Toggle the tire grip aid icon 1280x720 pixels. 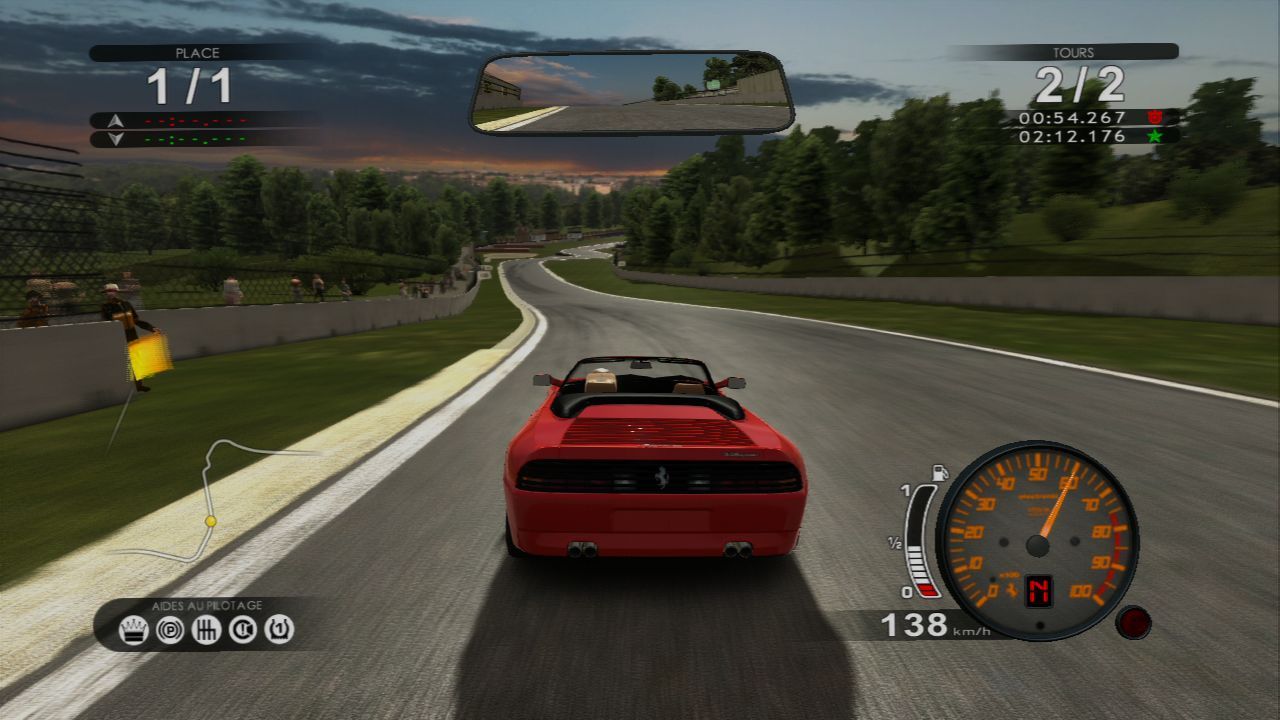point(278,627)
